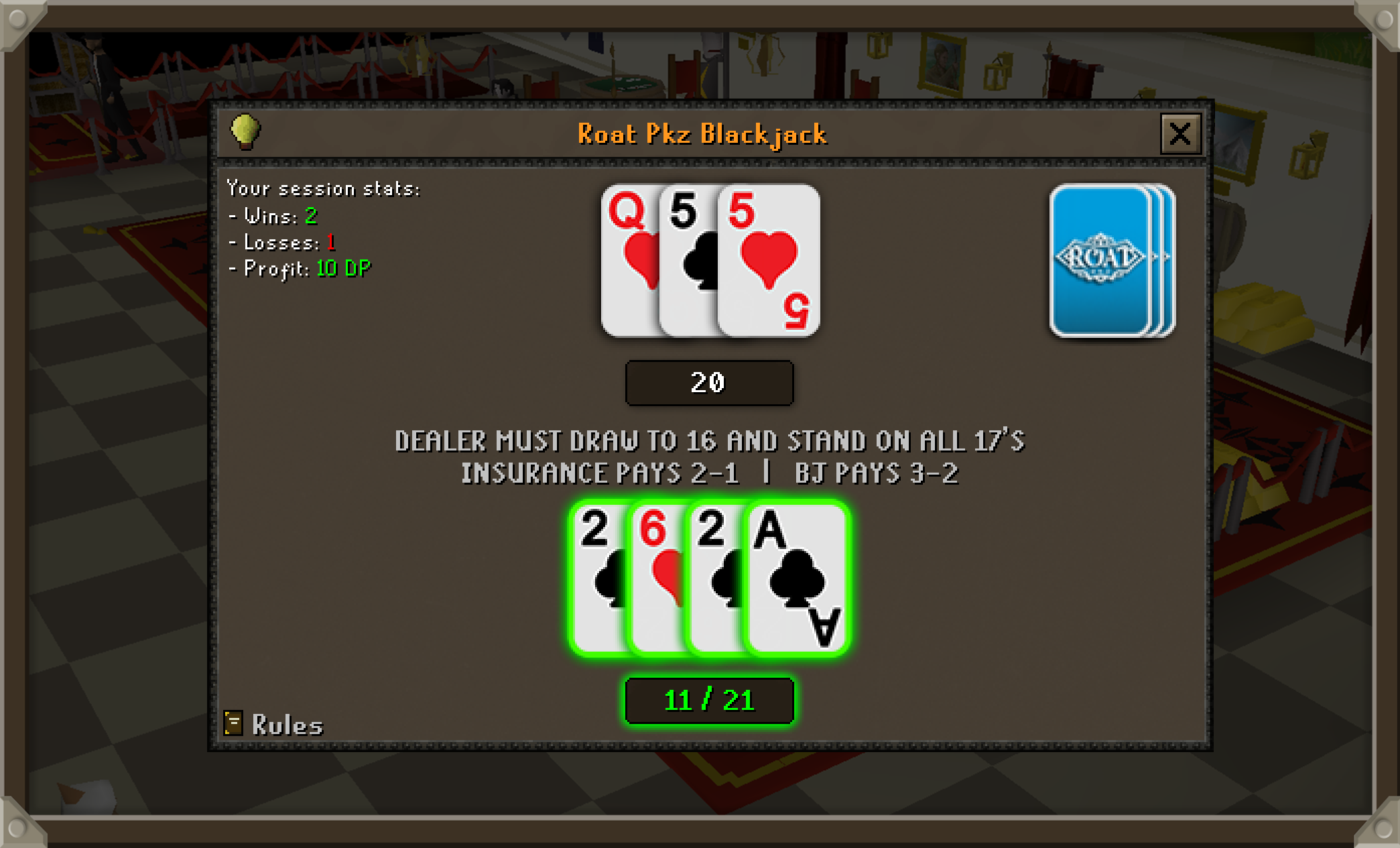Select the ace of clubs card
Image resolution: width=1400 pixels, height=848 pixels.
pos(796,579)
